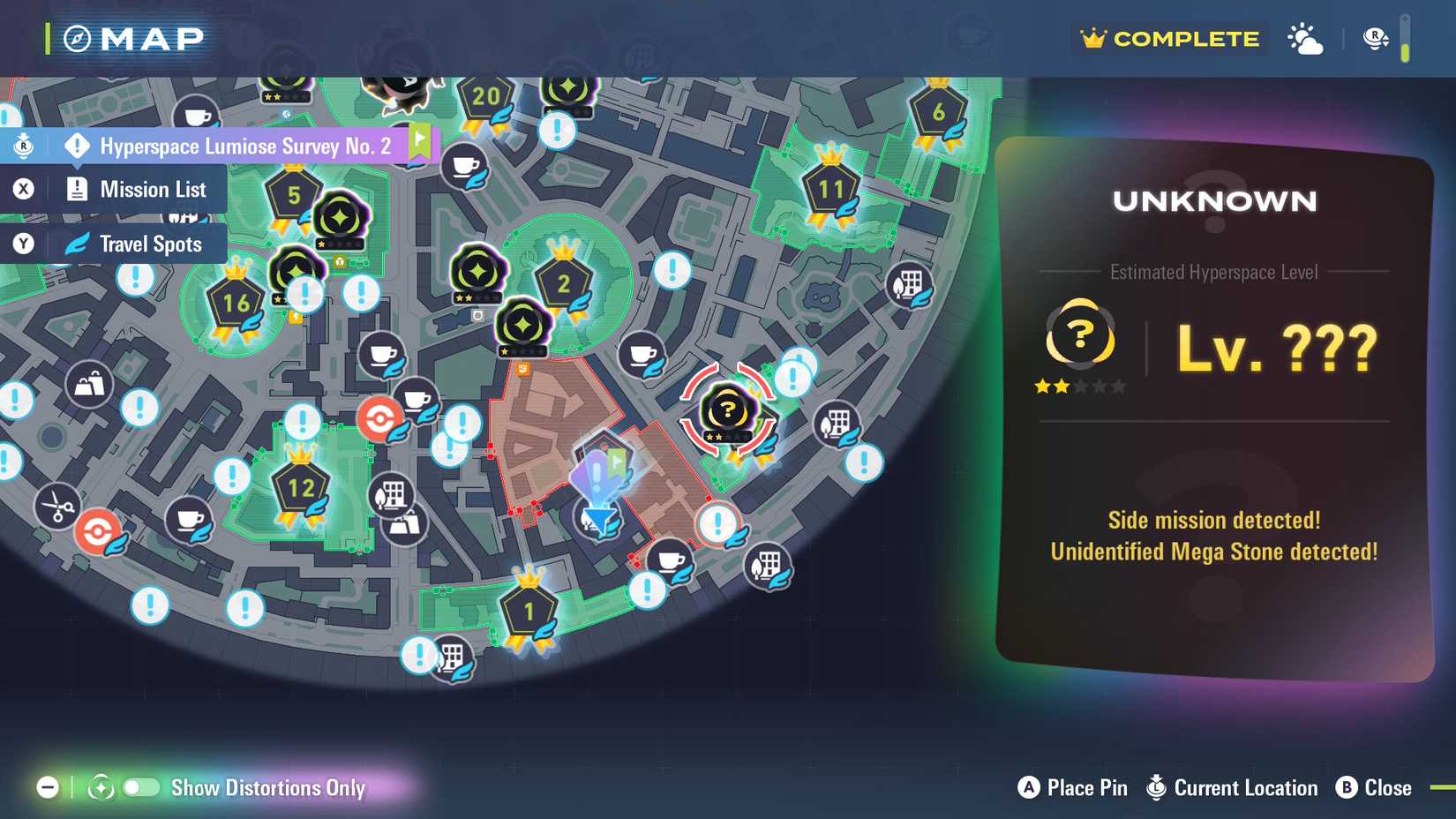1456x819 pixels.
Task: Open the Mission List
Action: [x=153, y=188]
